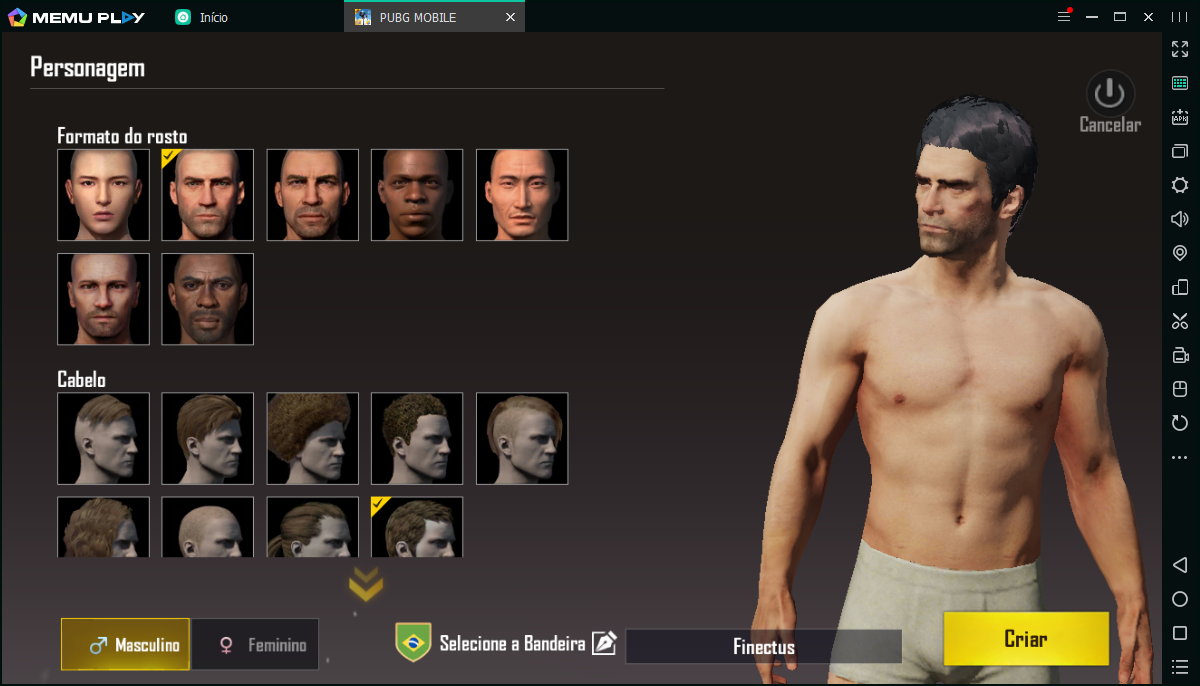Choose the first youthful pale face
1200x686 pixels.
point(103,195)
